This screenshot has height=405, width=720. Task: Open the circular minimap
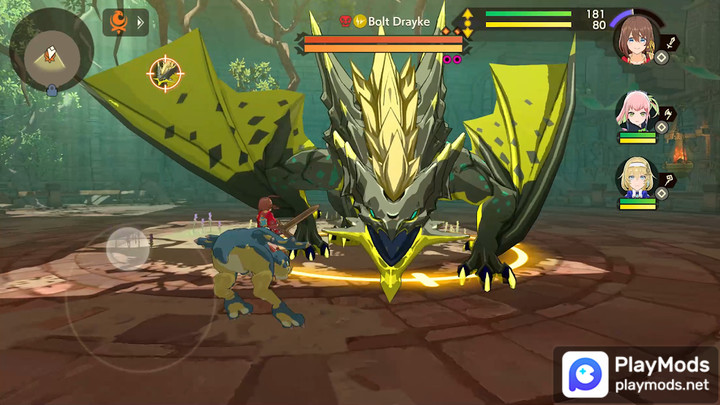[51, 49]
